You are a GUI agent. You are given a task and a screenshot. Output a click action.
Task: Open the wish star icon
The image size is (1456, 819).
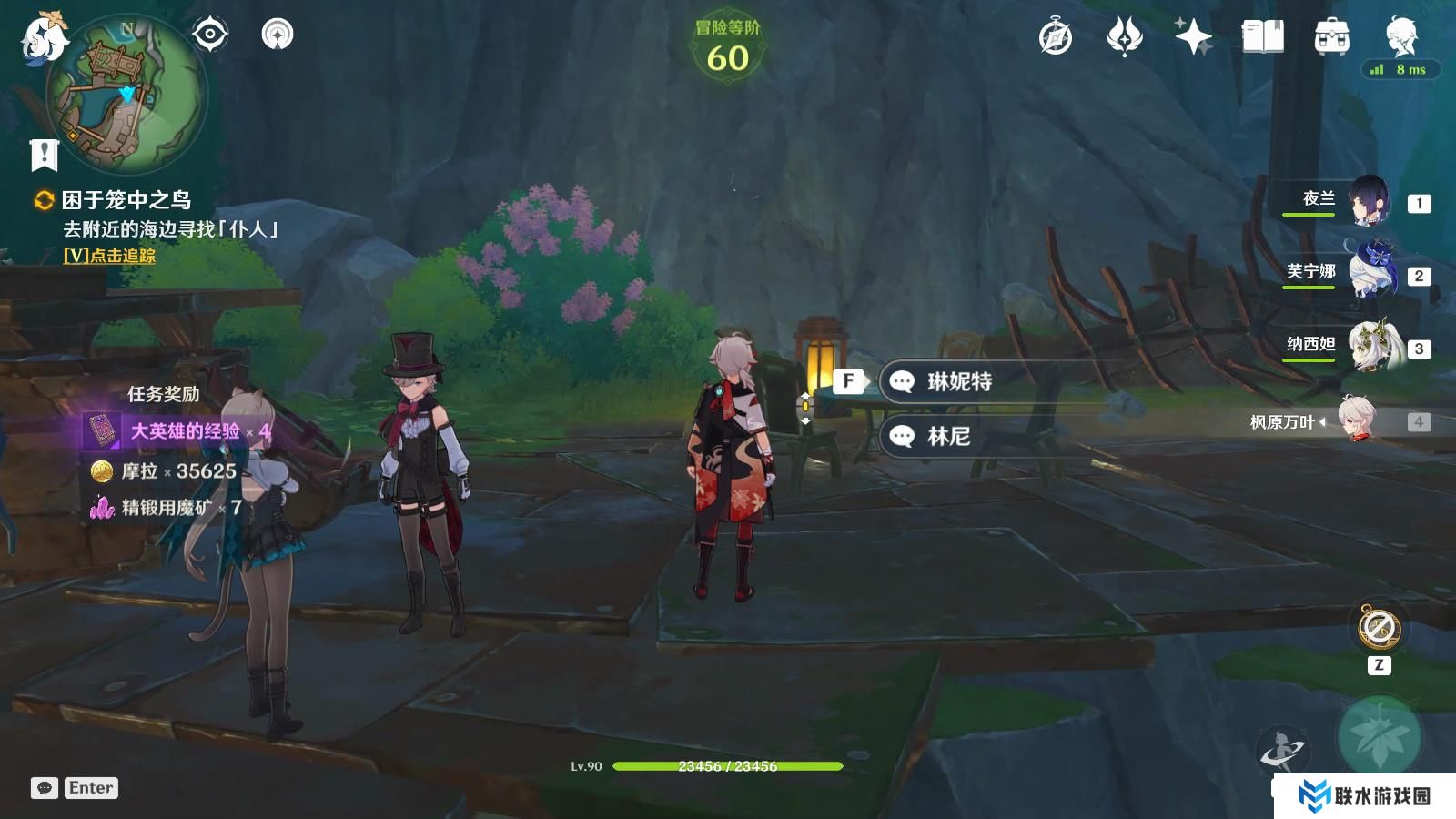click(x=1193, y=37)
